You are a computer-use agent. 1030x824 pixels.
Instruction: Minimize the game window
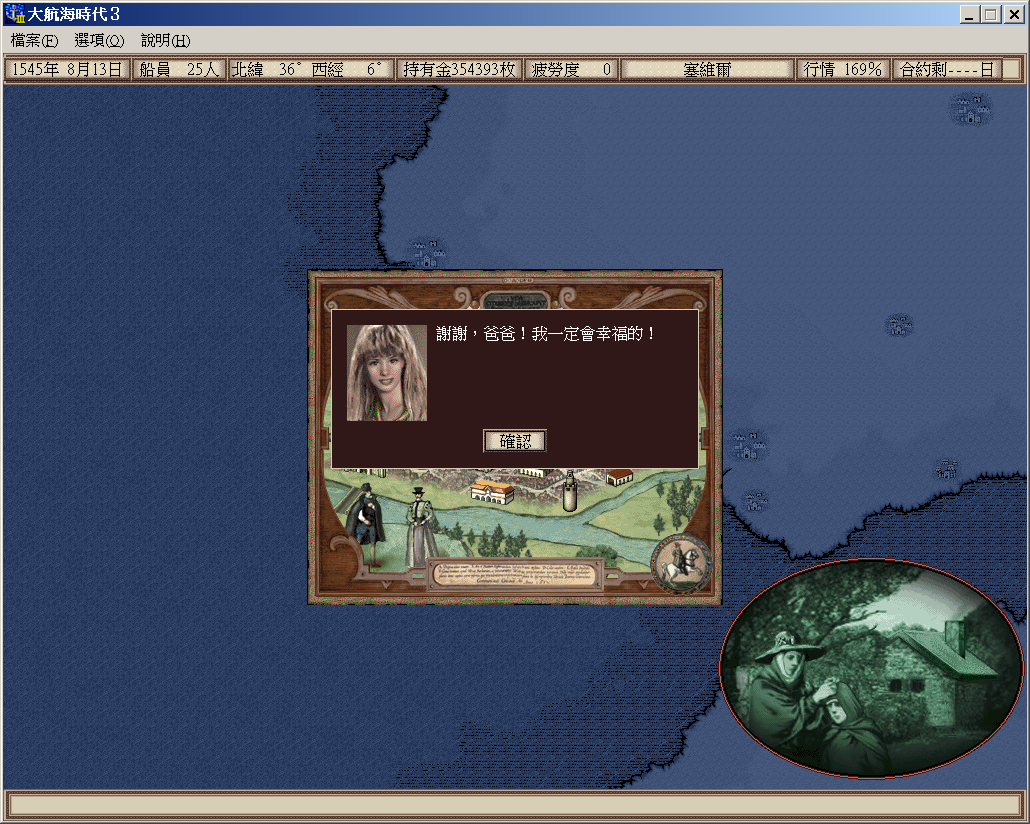coord(970,15)
